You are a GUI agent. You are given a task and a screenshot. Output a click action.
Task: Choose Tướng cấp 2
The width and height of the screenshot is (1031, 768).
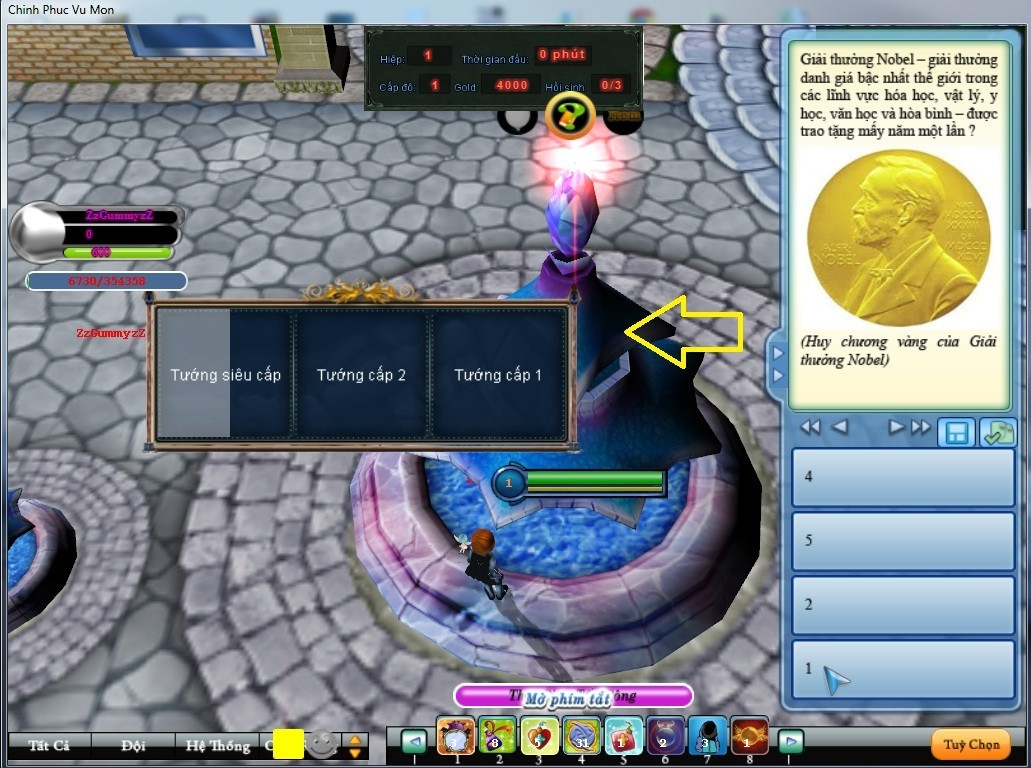pyautogui.click(x=361, y=375)
